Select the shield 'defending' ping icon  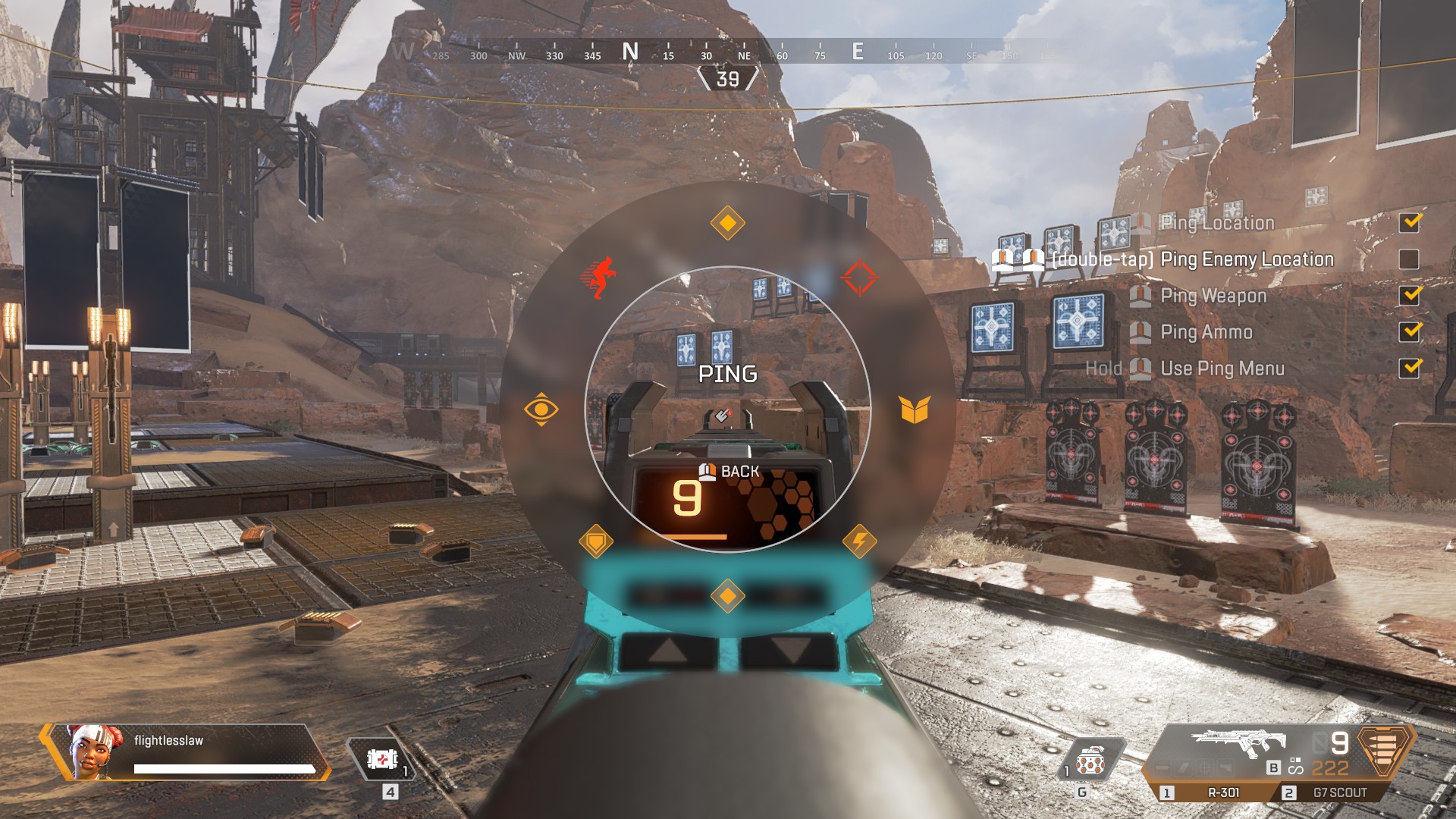point(598,540)
